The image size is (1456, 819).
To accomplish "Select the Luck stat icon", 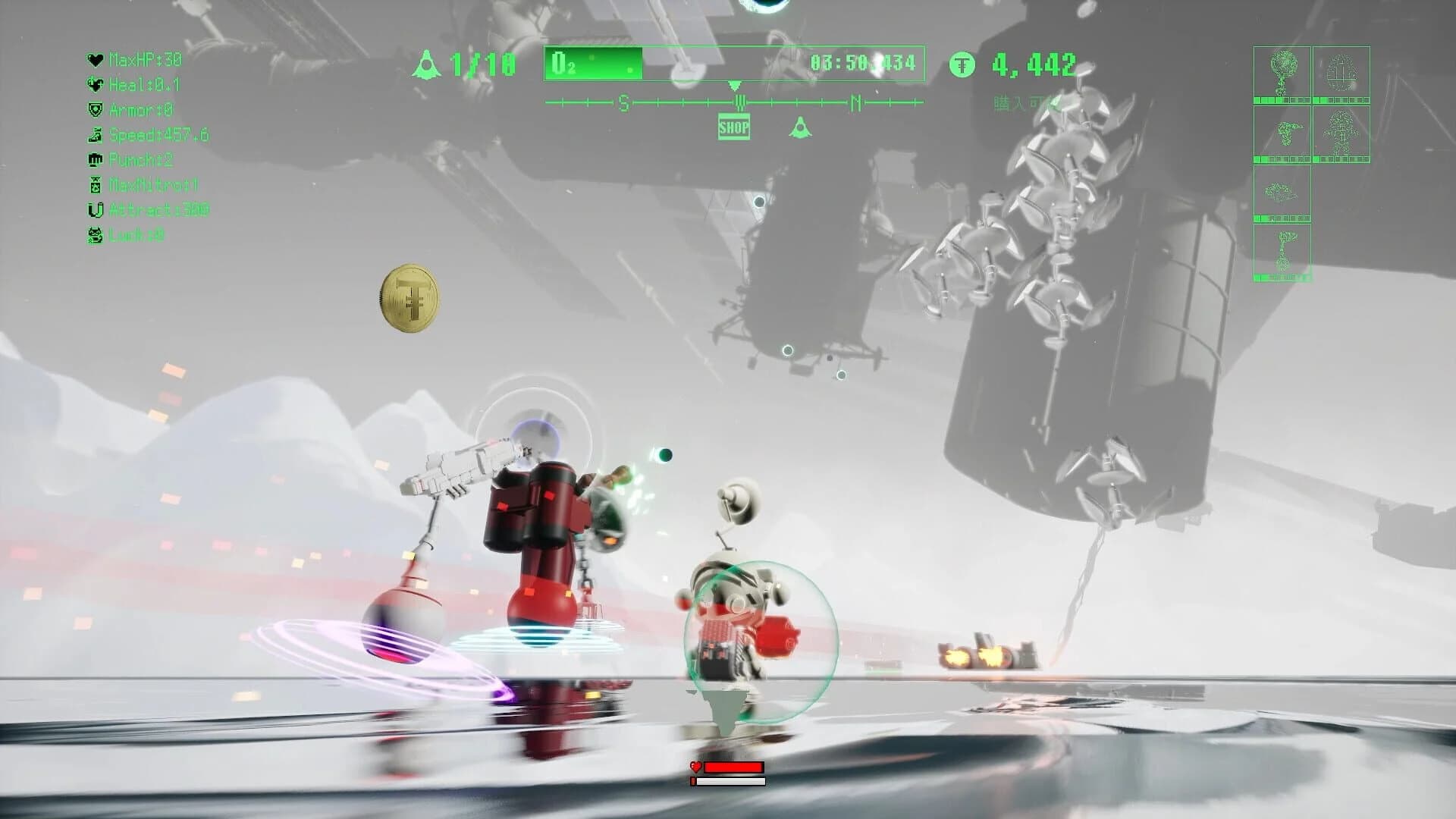I will pyautogui.click(x=96, y=235).
